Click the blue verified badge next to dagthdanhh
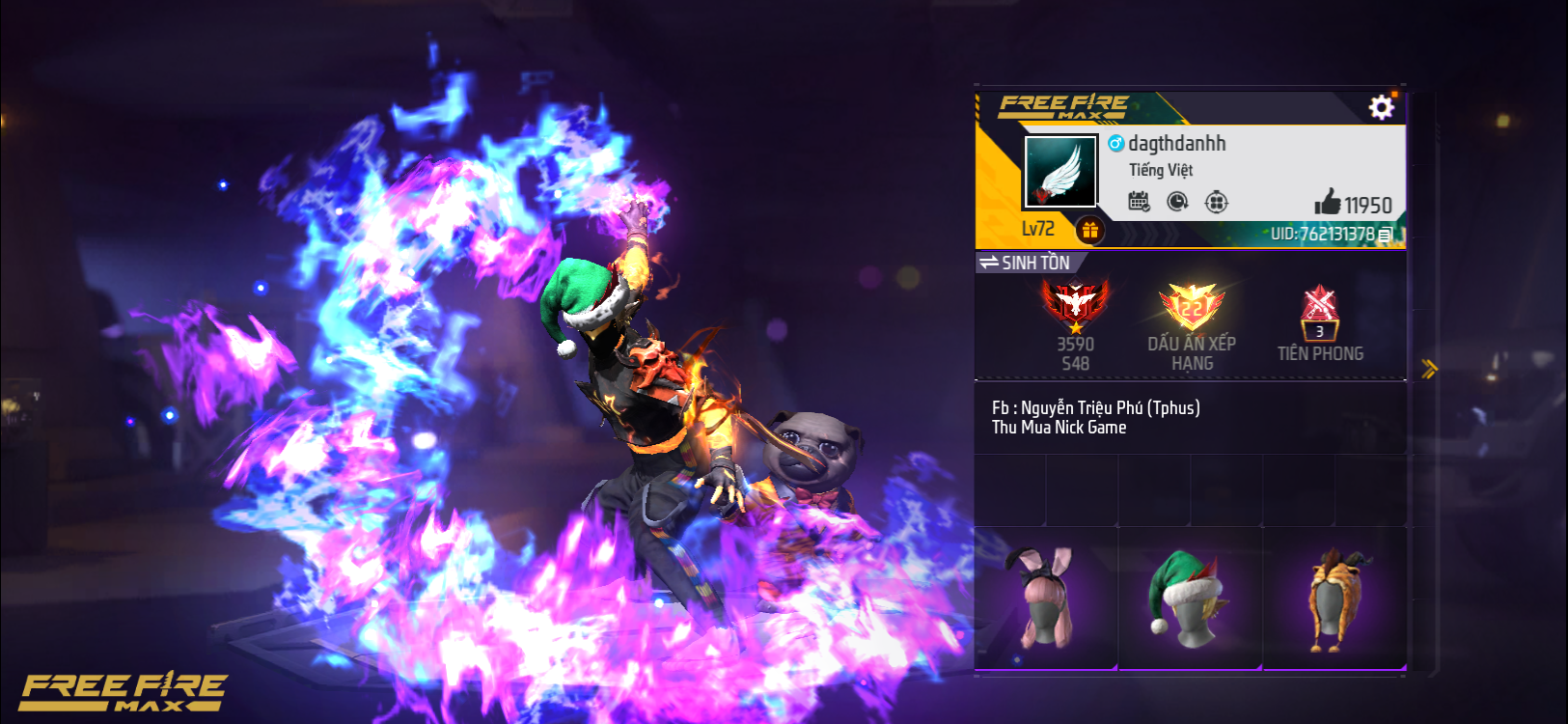This screenshot has width=1568, height=724. point(1114,143)
